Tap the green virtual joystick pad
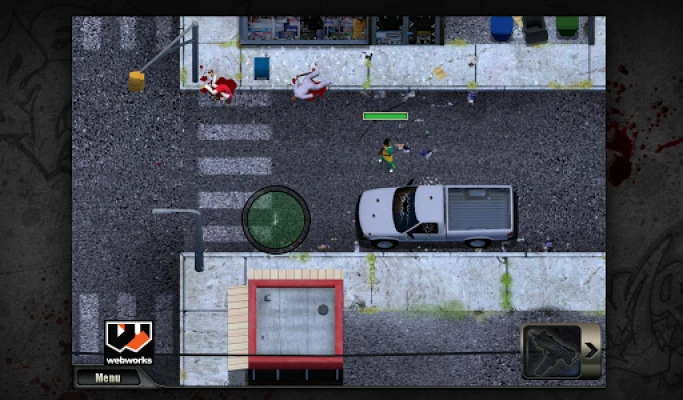The image size is (683, 400). [x=276, y=219]
